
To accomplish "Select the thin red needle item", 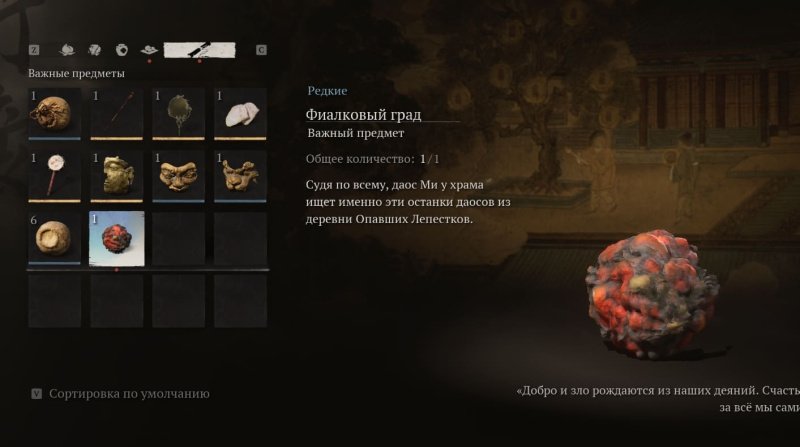I will tap(117, 114).
